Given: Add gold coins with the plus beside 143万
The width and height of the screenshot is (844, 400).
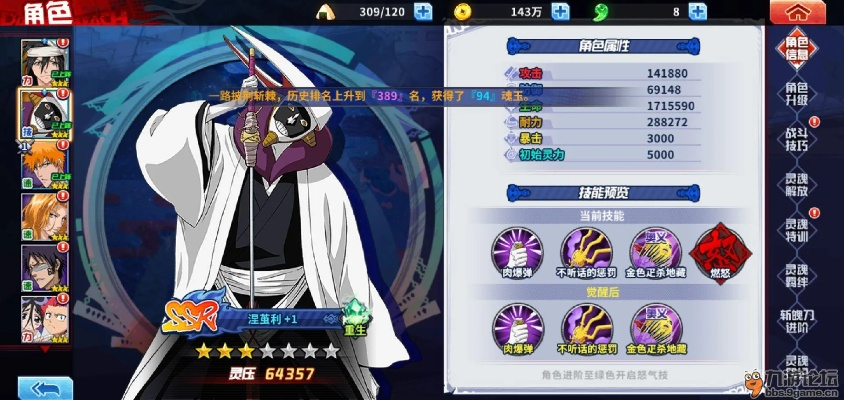Looking at the screenshot, I should [560, 12].
